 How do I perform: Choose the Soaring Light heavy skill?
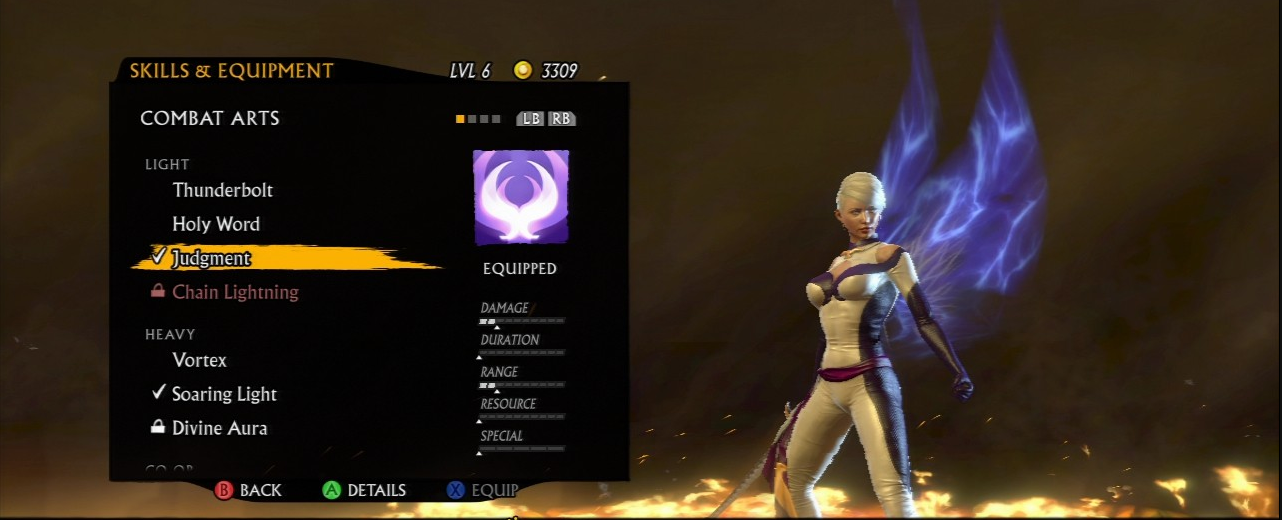(x=224, y=394)
